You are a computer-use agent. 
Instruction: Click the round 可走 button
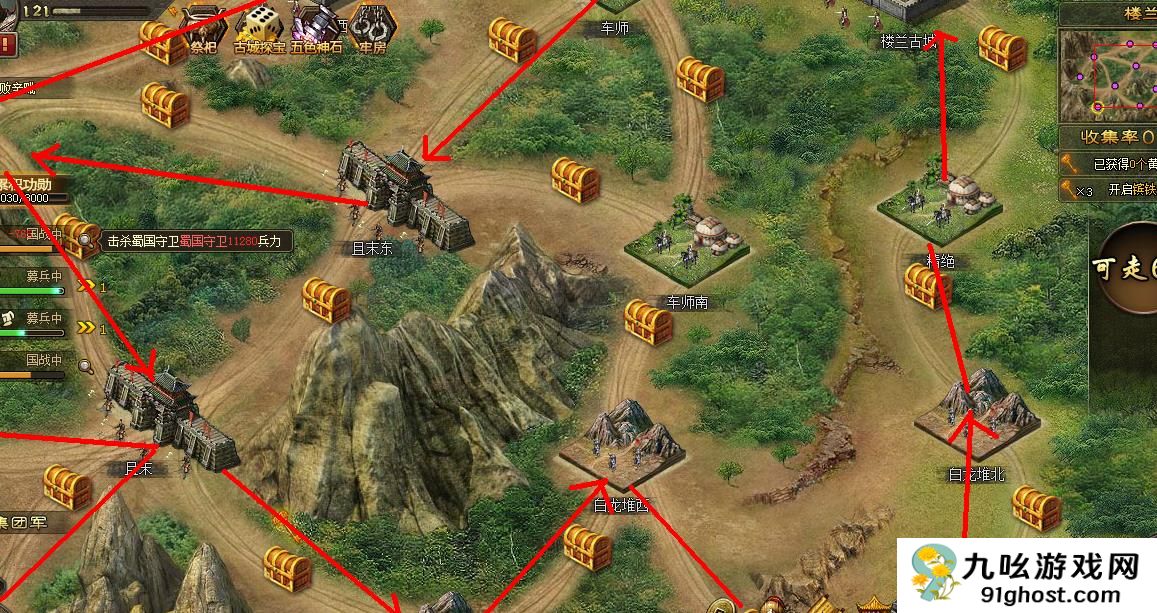pyautogui.click(x=1126, y=267)
